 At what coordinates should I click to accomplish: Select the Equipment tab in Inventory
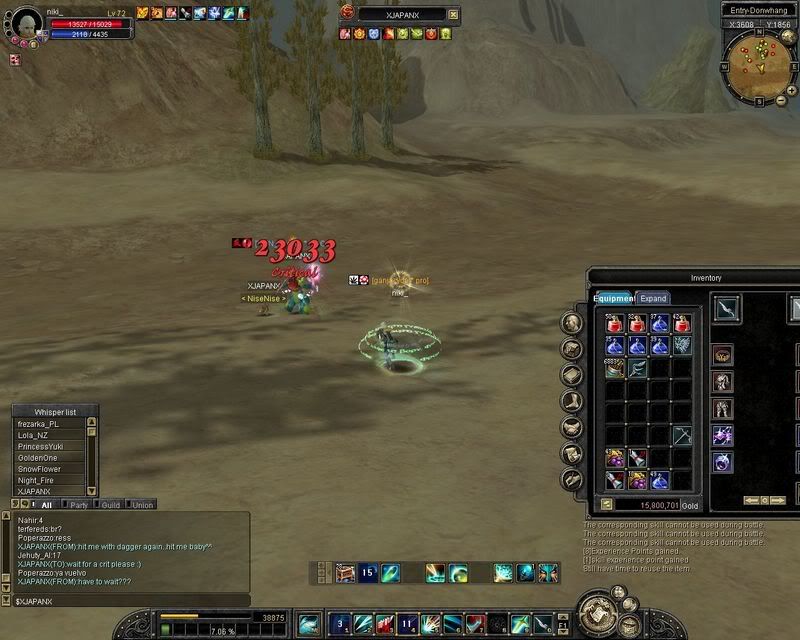612,298
